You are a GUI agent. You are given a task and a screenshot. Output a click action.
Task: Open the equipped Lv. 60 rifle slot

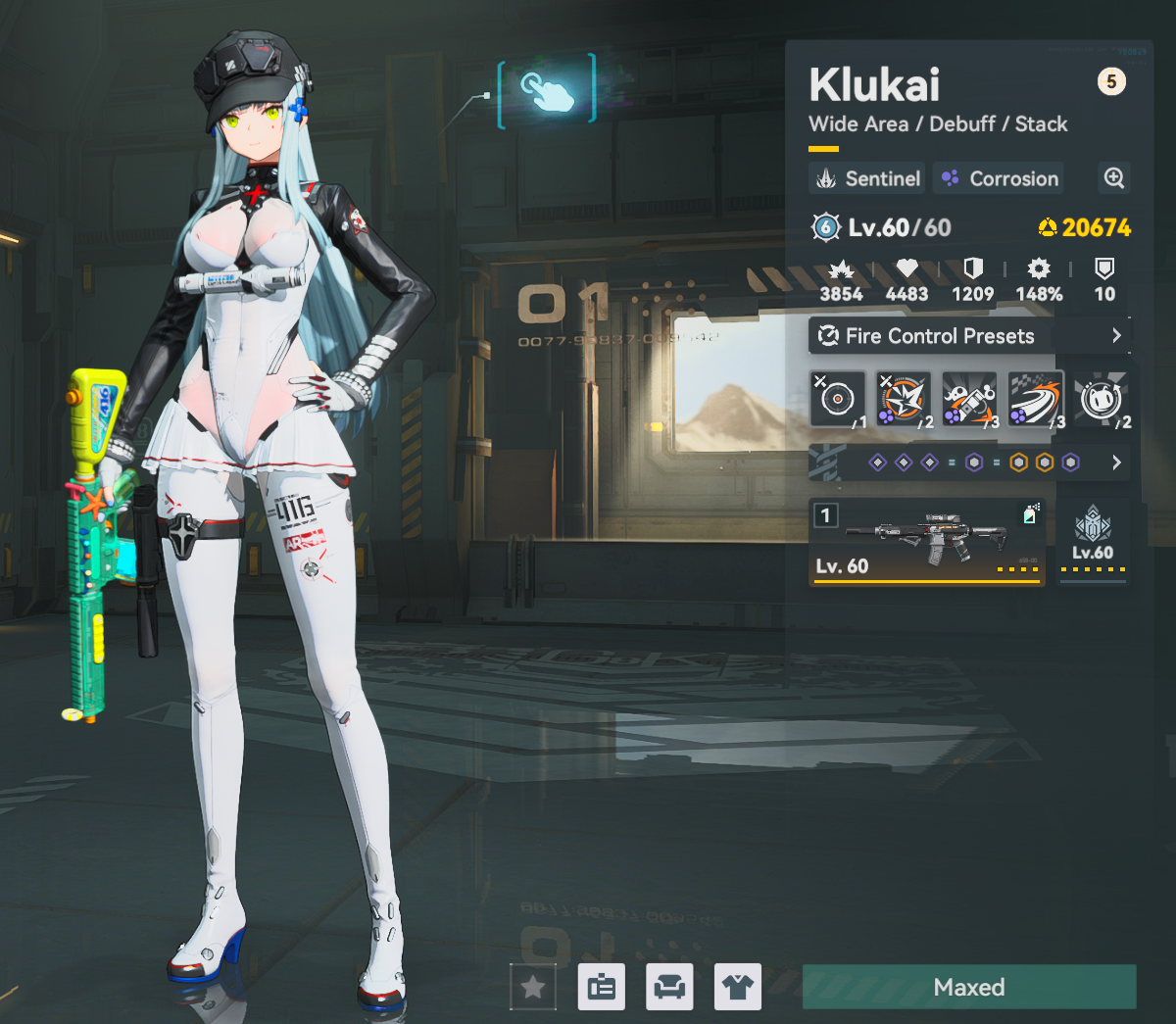[x=926, y=542]
